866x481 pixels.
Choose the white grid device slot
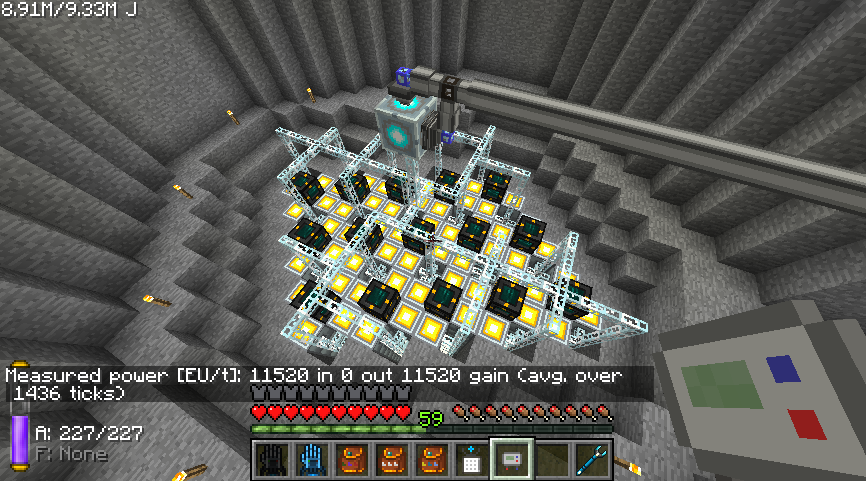pos(471,459)
